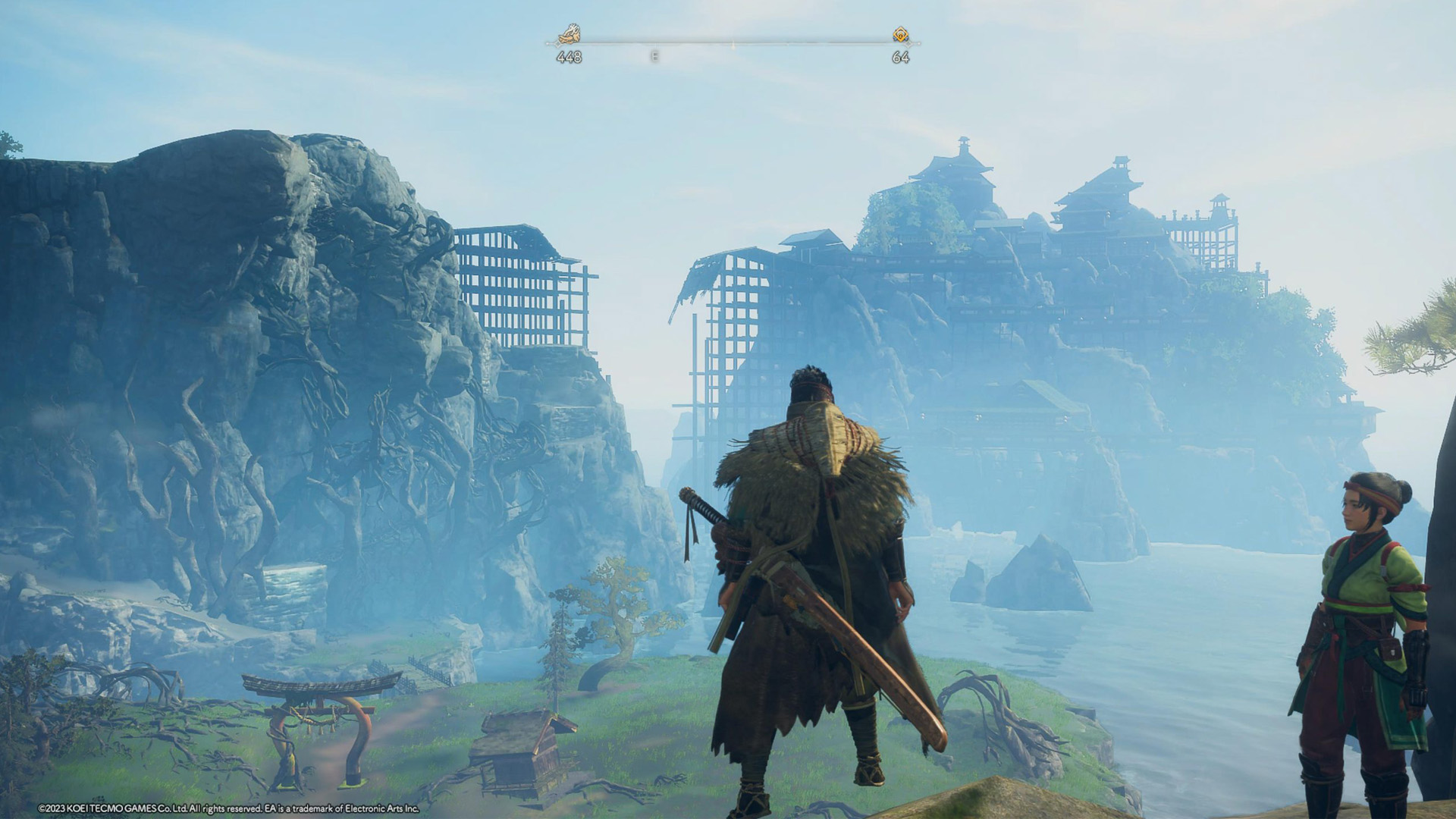Click the kemono target marker on the compass
This screenshot has width=1456, height=819.
(x=569, y=34)
